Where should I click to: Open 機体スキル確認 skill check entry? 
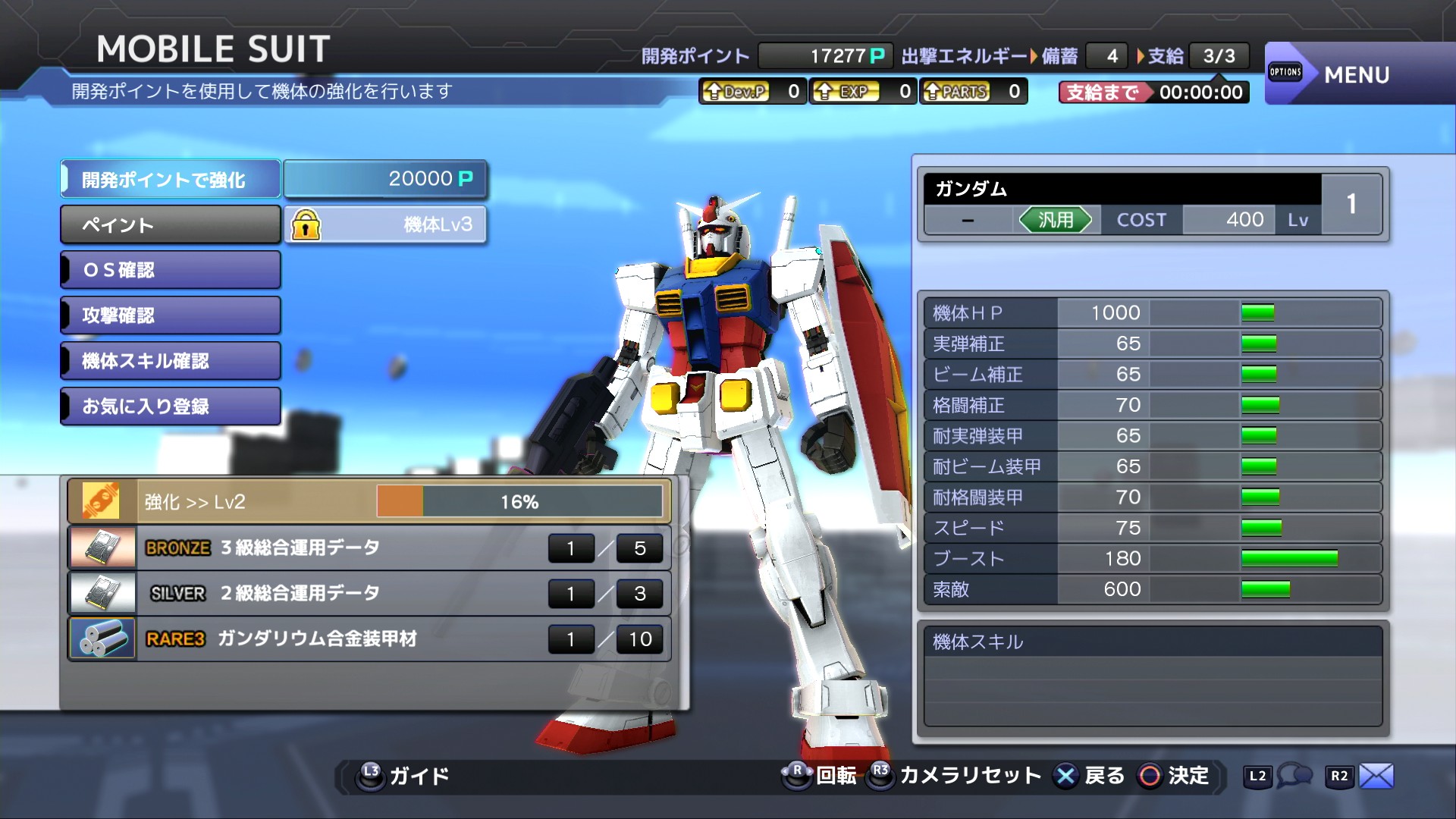[171, 361]
